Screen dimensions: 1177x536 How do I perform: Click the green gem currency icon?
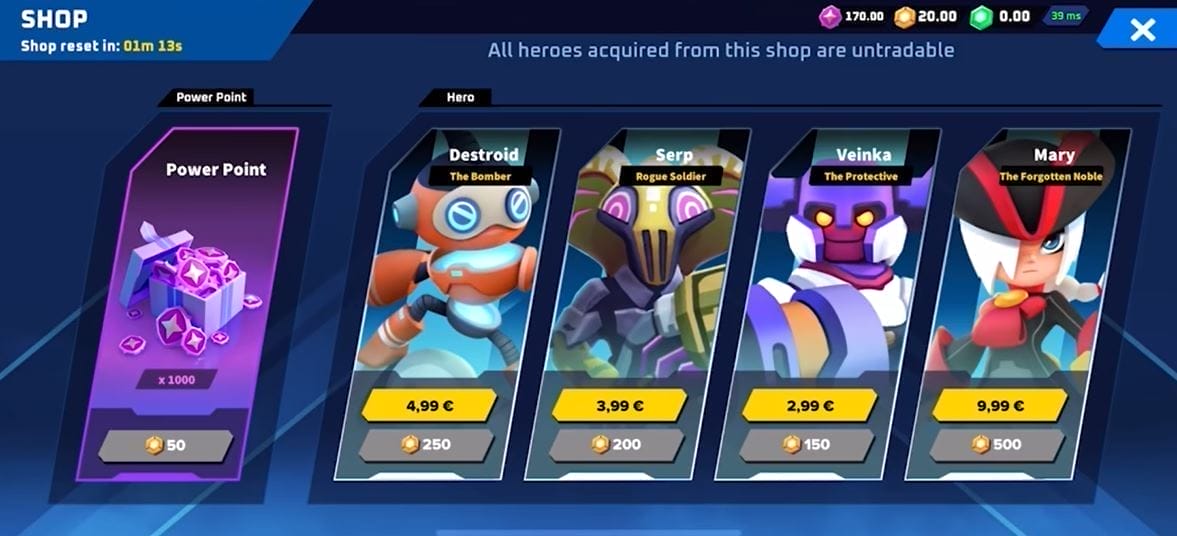(x=981, y=17)
